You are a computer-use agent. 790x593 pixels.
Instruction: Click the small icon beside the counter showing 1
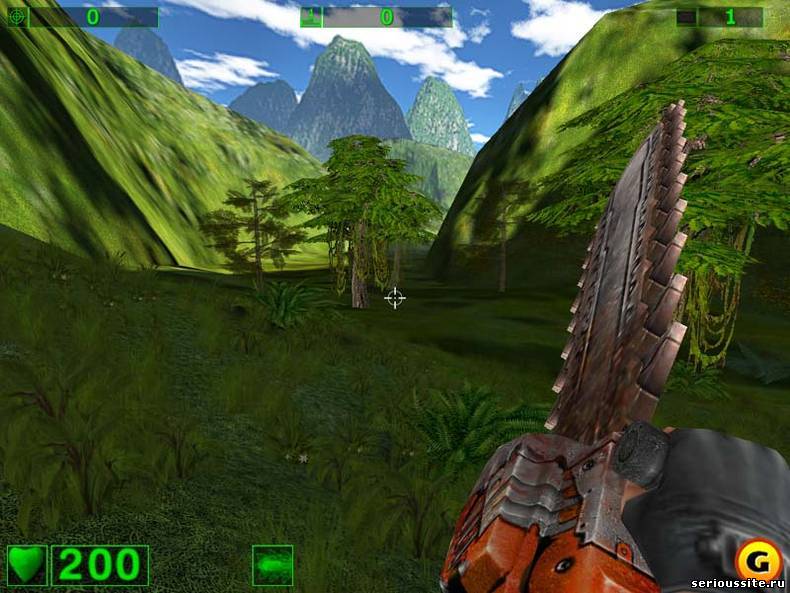pyautogui.click(x=685, y=17)
